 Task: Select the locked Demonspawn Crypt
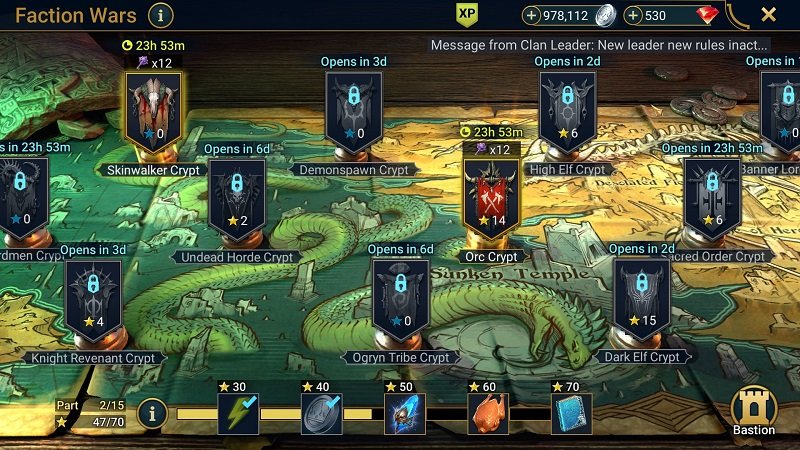pyautogui.click(x=354, y=111)
